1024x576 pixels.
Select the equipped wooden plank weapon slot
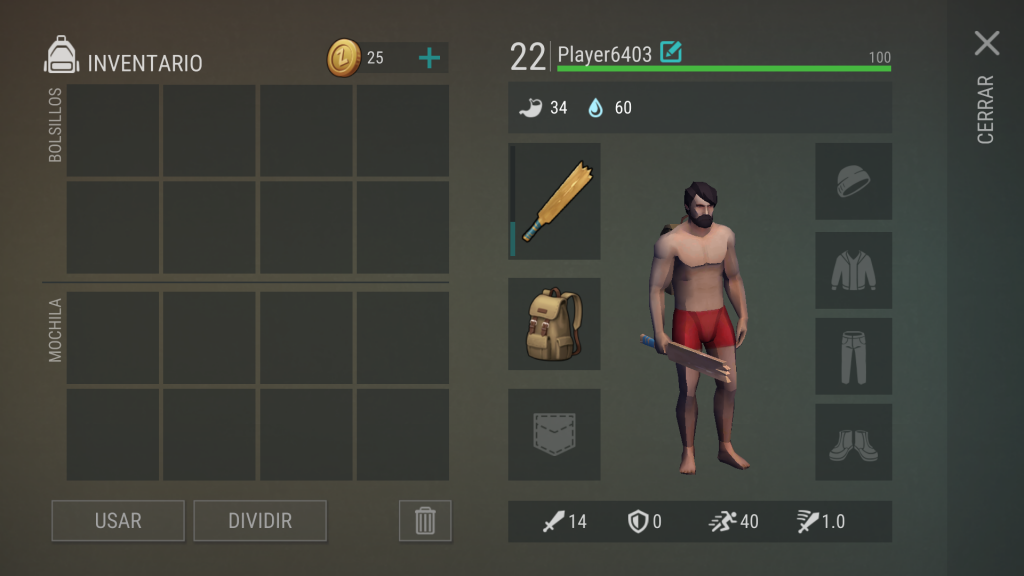556,201
